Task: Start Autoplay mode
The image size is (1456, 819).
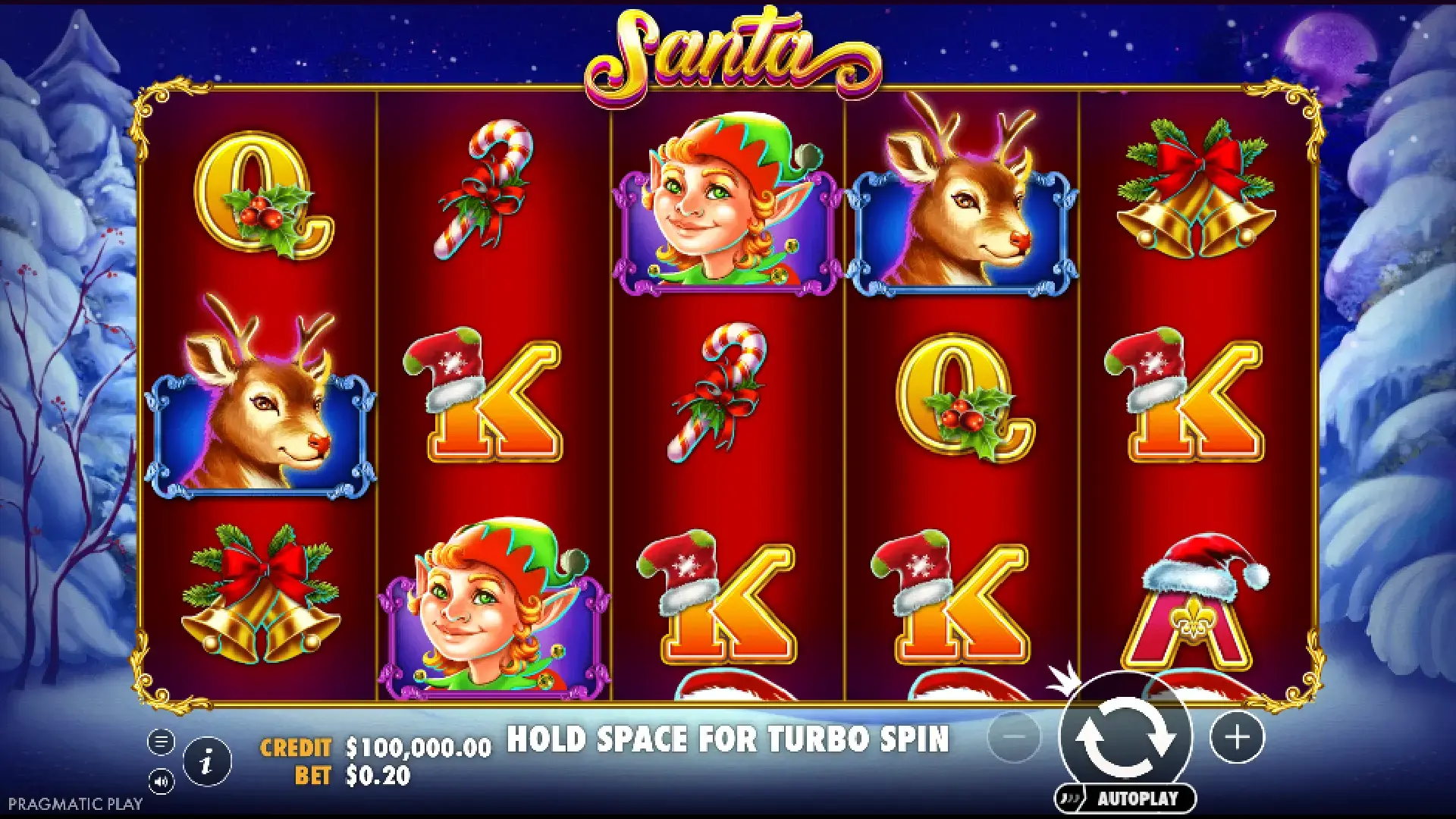Action: [1126, 799]
